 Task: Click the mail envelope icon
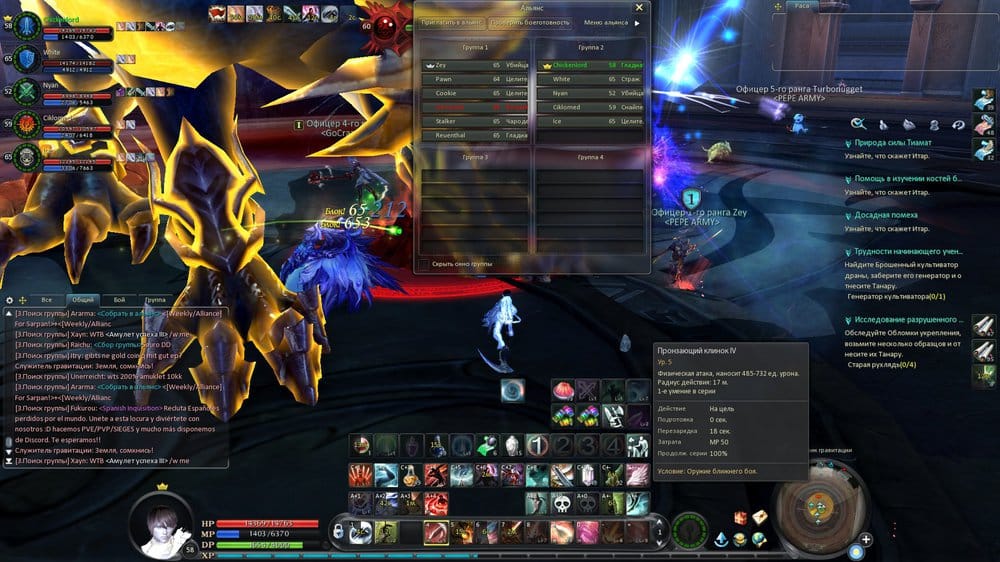(758, 516)
